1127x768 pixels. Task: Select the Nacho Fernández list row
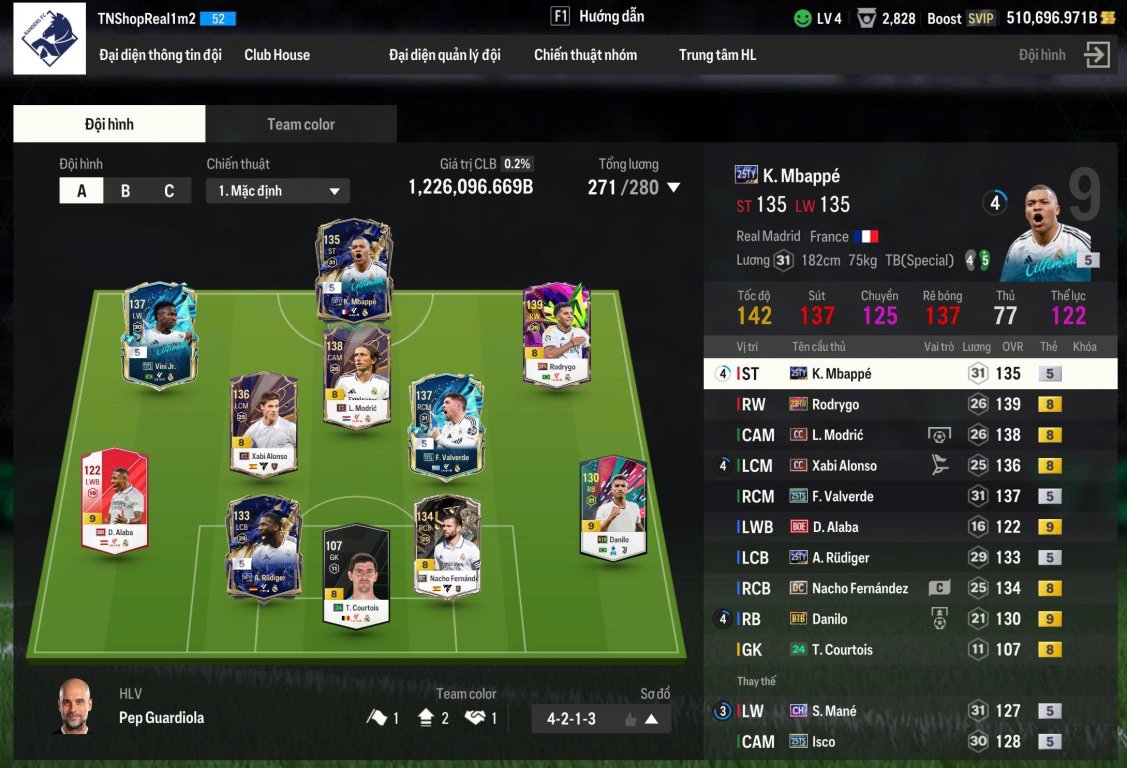pos(910,588)
